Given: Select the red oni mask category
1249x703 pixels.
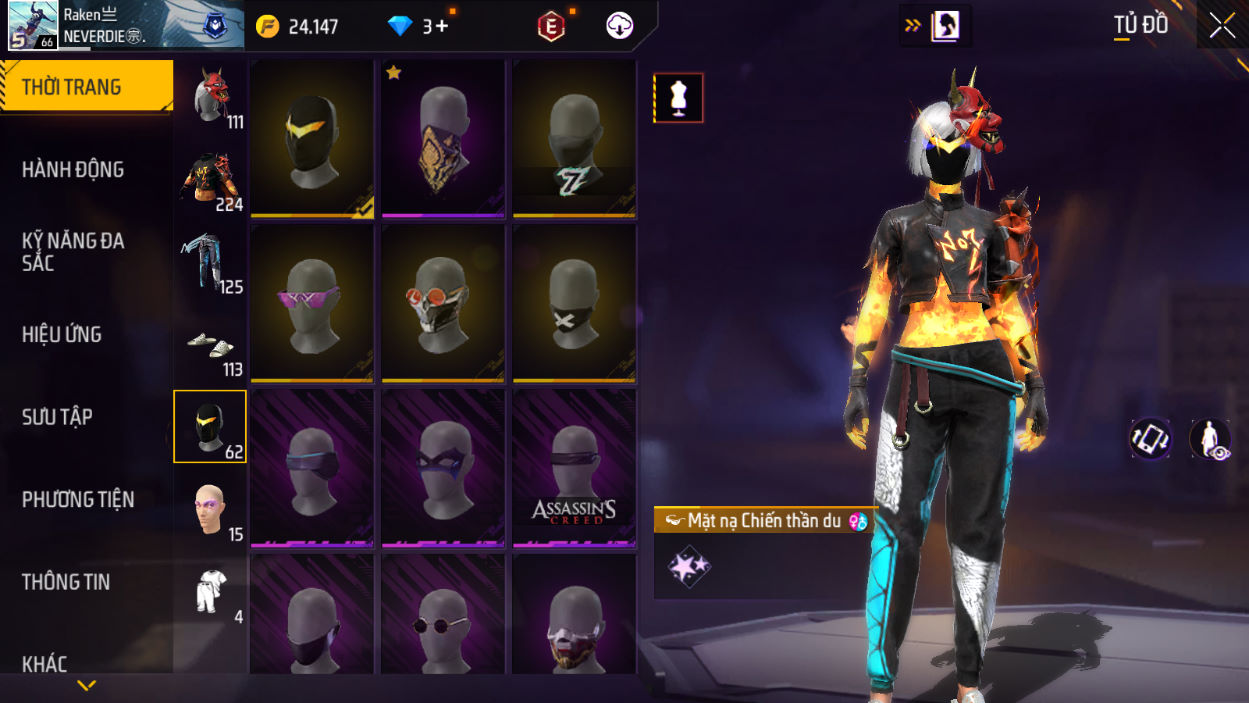Looking at the screenshot, I should tap(210, 98).
